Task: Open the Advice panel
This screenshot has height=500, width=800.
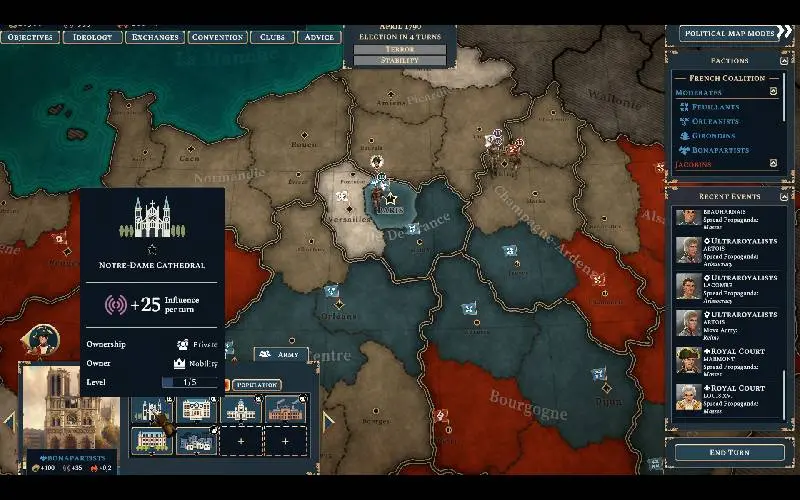Action: point(319,37)
